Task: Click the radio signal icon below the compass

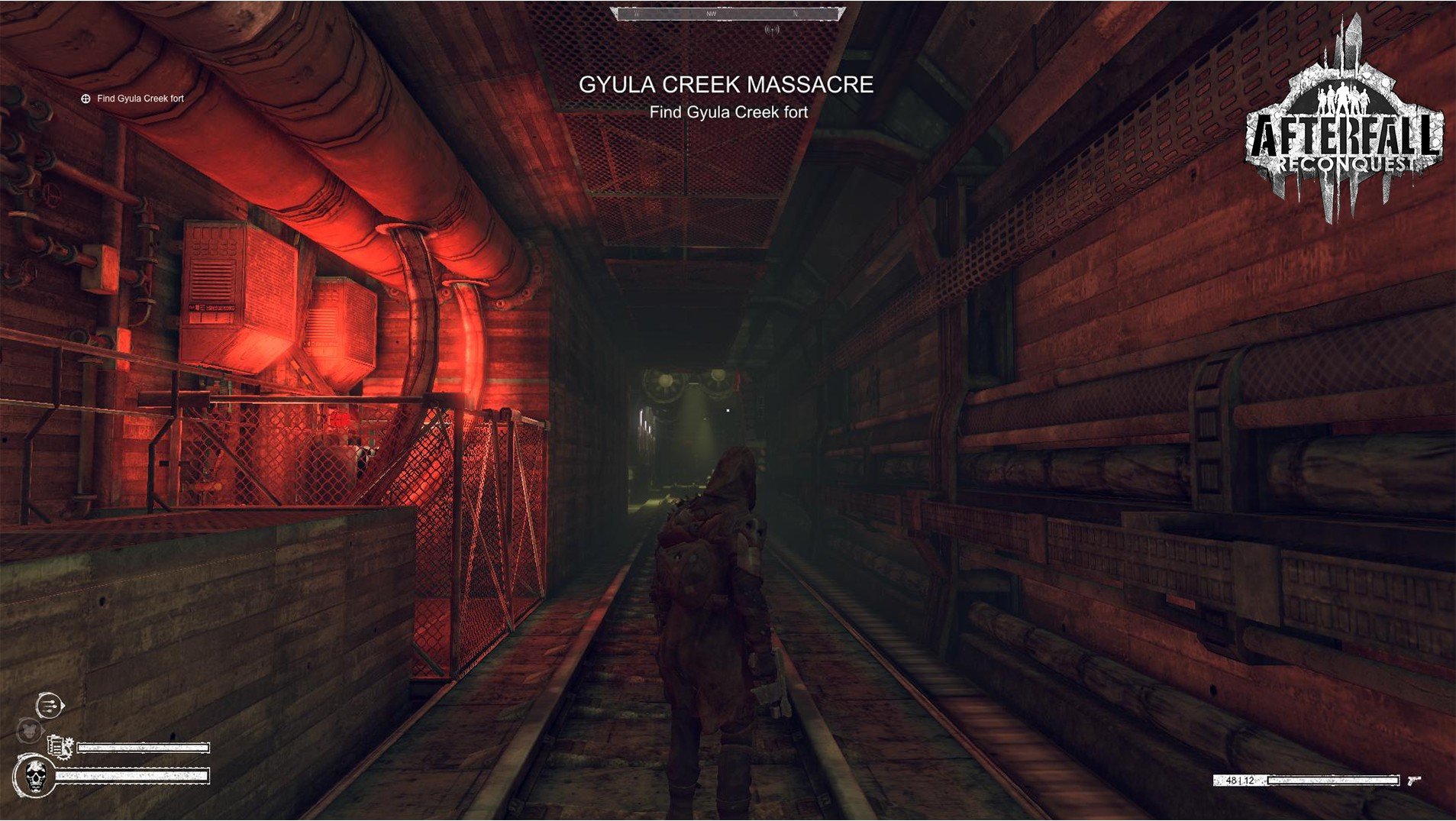Action: [x=772, y=30]
